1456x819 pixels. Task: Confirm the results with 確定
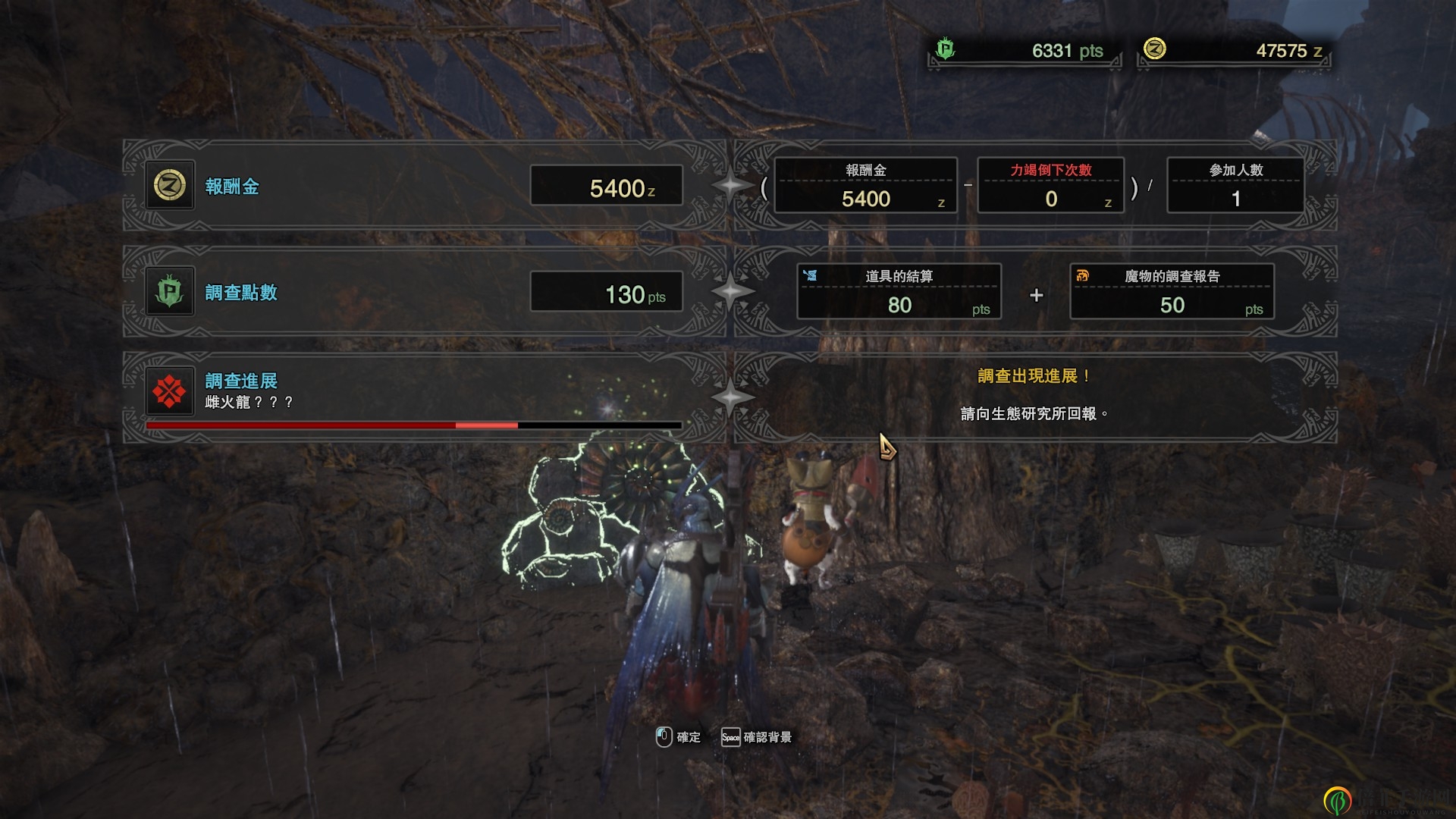pyautogui.click(x=679, y=737)
